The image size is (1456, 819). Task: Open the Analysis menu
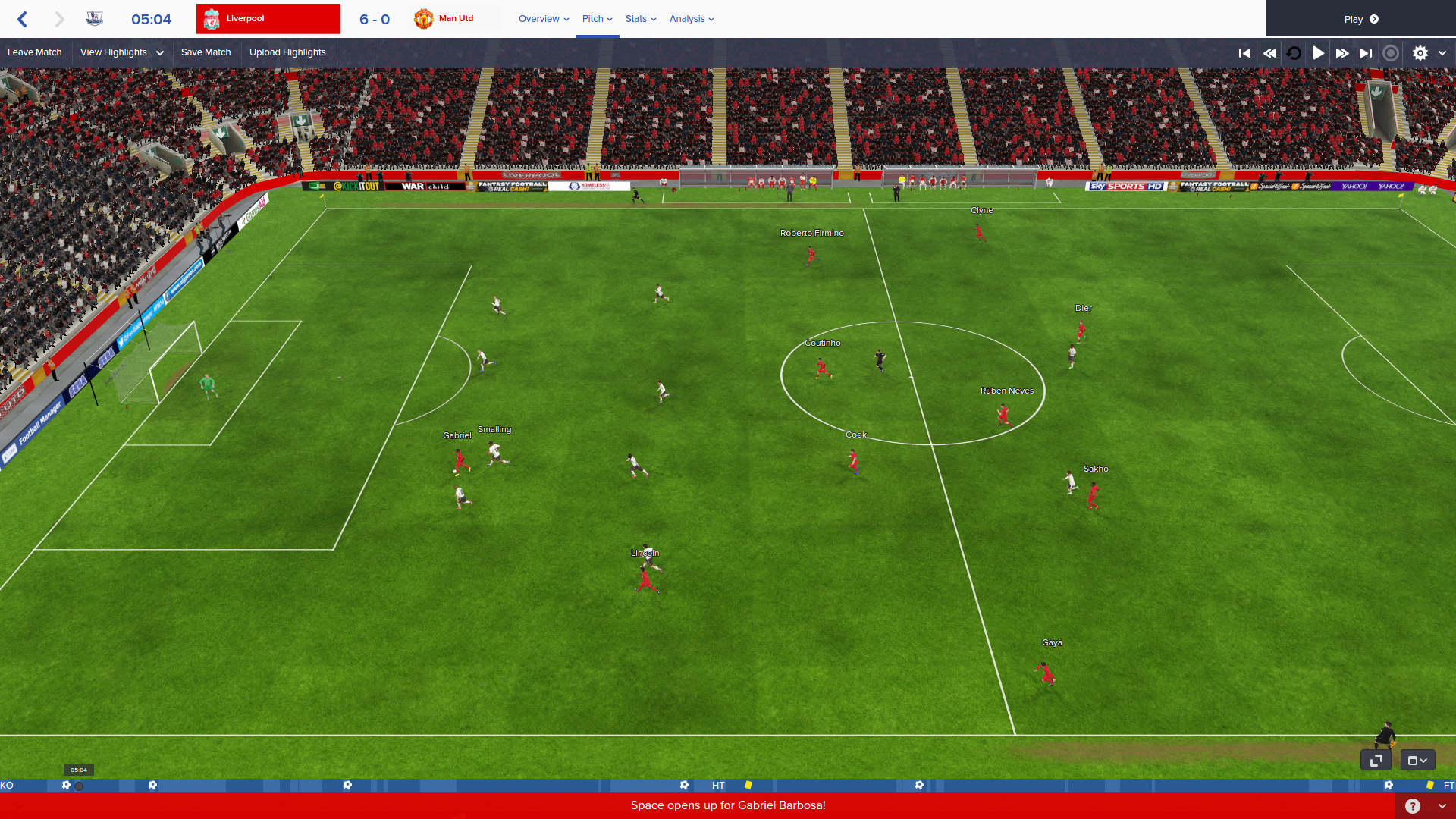692,19
